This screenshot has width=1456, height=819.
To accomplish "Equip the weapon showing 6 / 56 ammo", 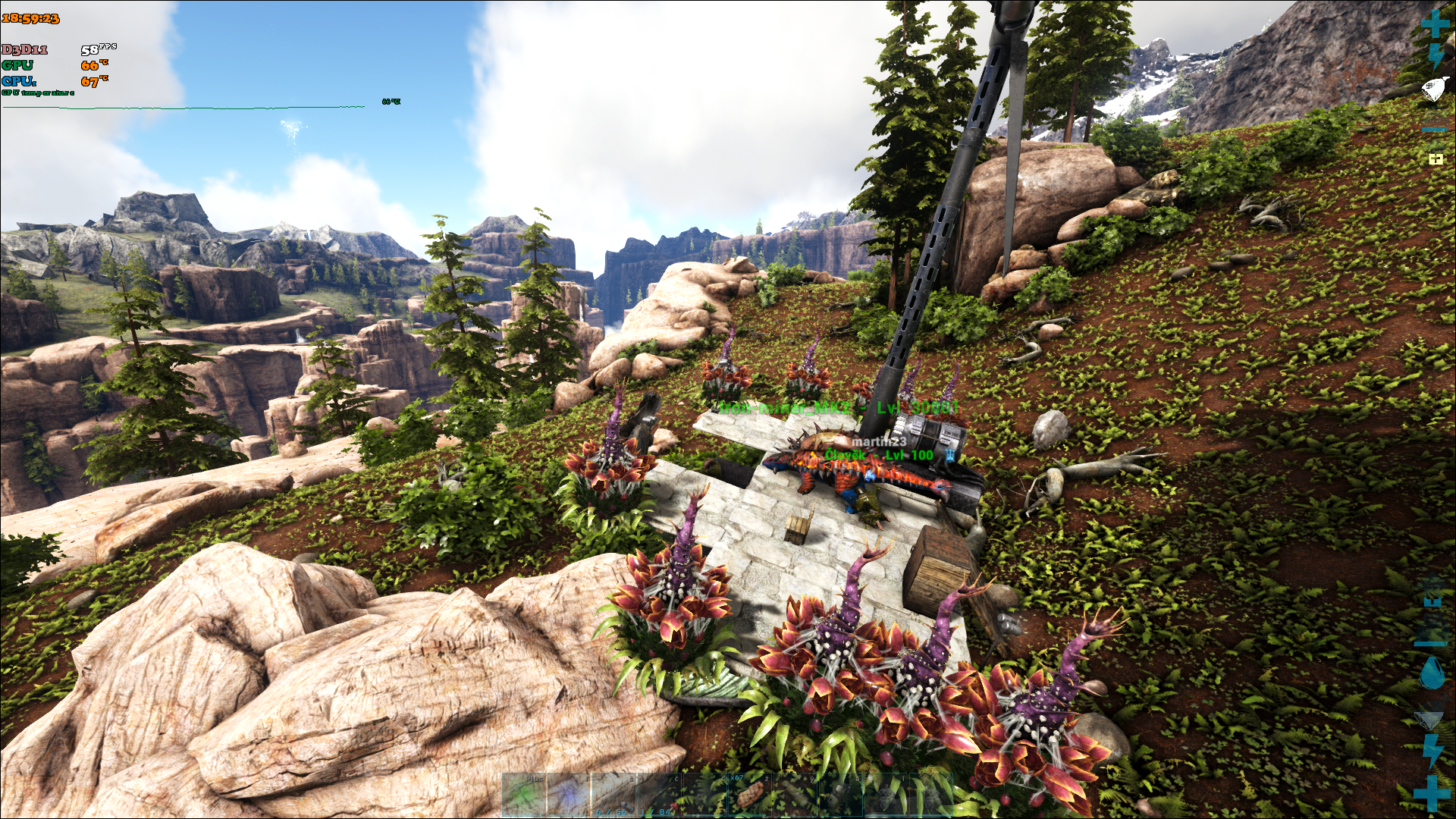I will pos(613,795).
